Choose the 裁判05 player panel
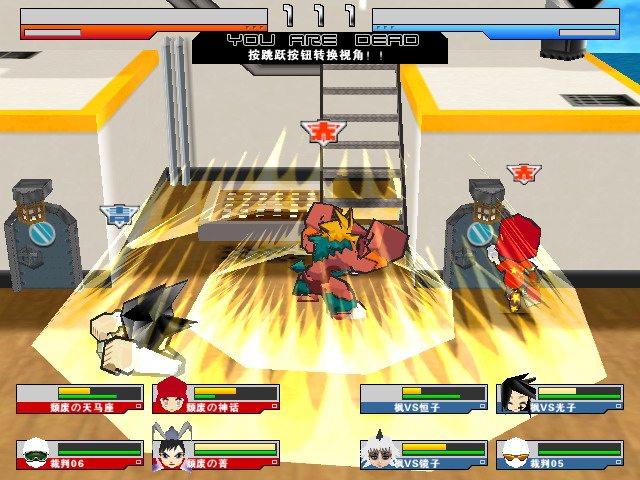Image resolution: width=640 pixels, height=480 pixels. [x=559, y=455]
